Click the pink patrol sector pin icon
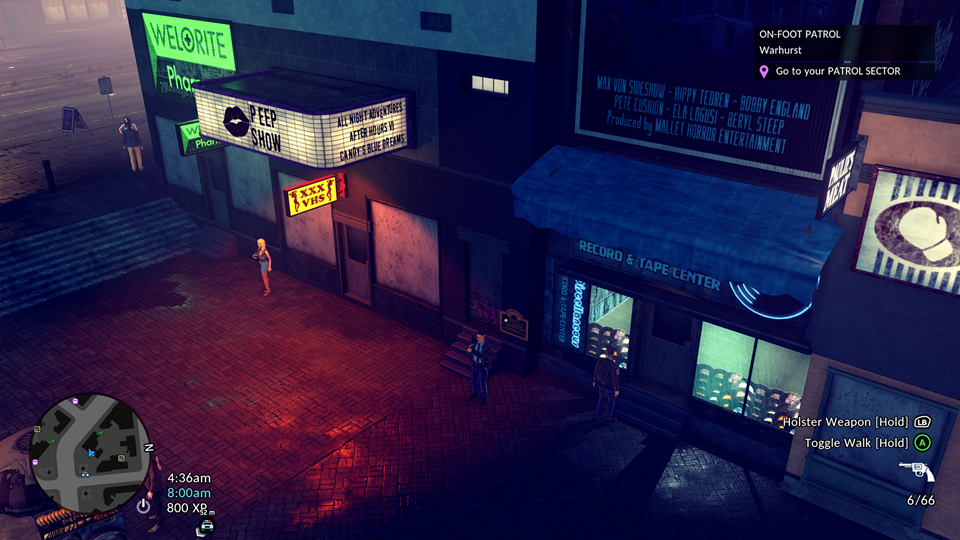The width and height of the screenshot is (960, 540). click(764, 72)
